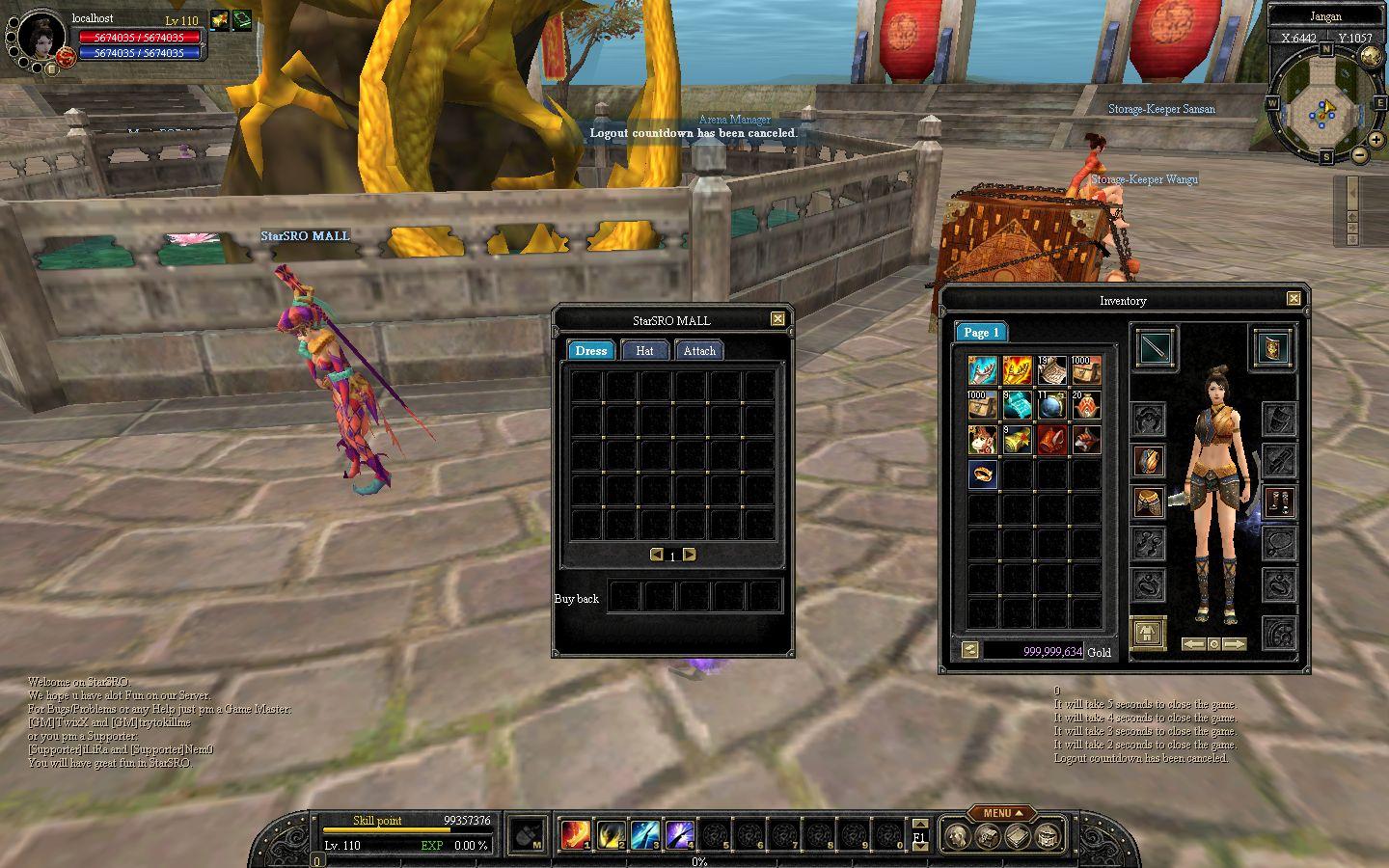Activate the fire skill in hotbar slot 1
This screenshot has width=1389, height=868.
[x=577, y=834]
